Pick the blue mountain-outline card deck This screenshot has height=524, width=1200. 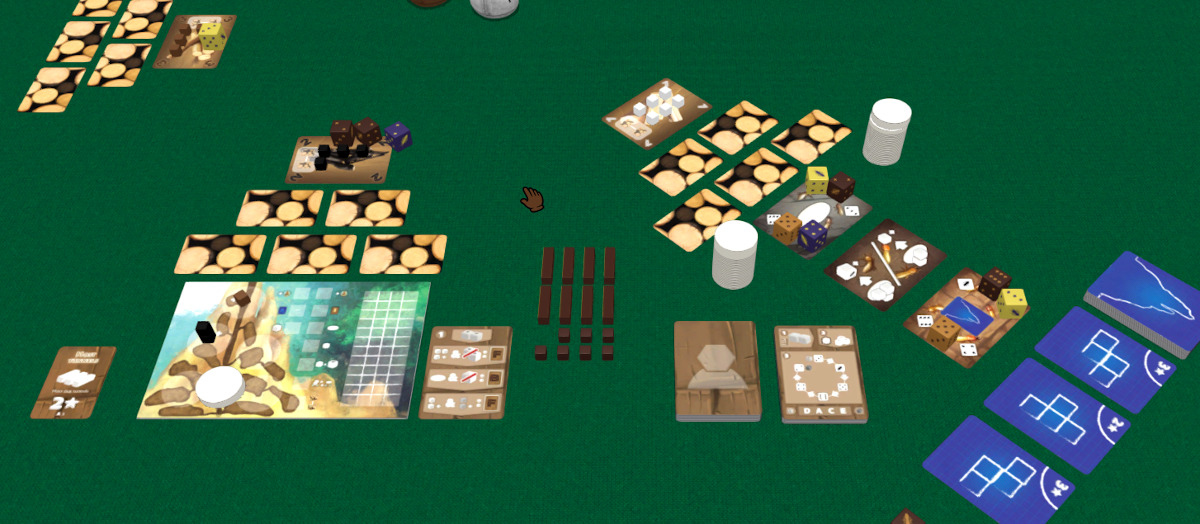coord(1143,301)
